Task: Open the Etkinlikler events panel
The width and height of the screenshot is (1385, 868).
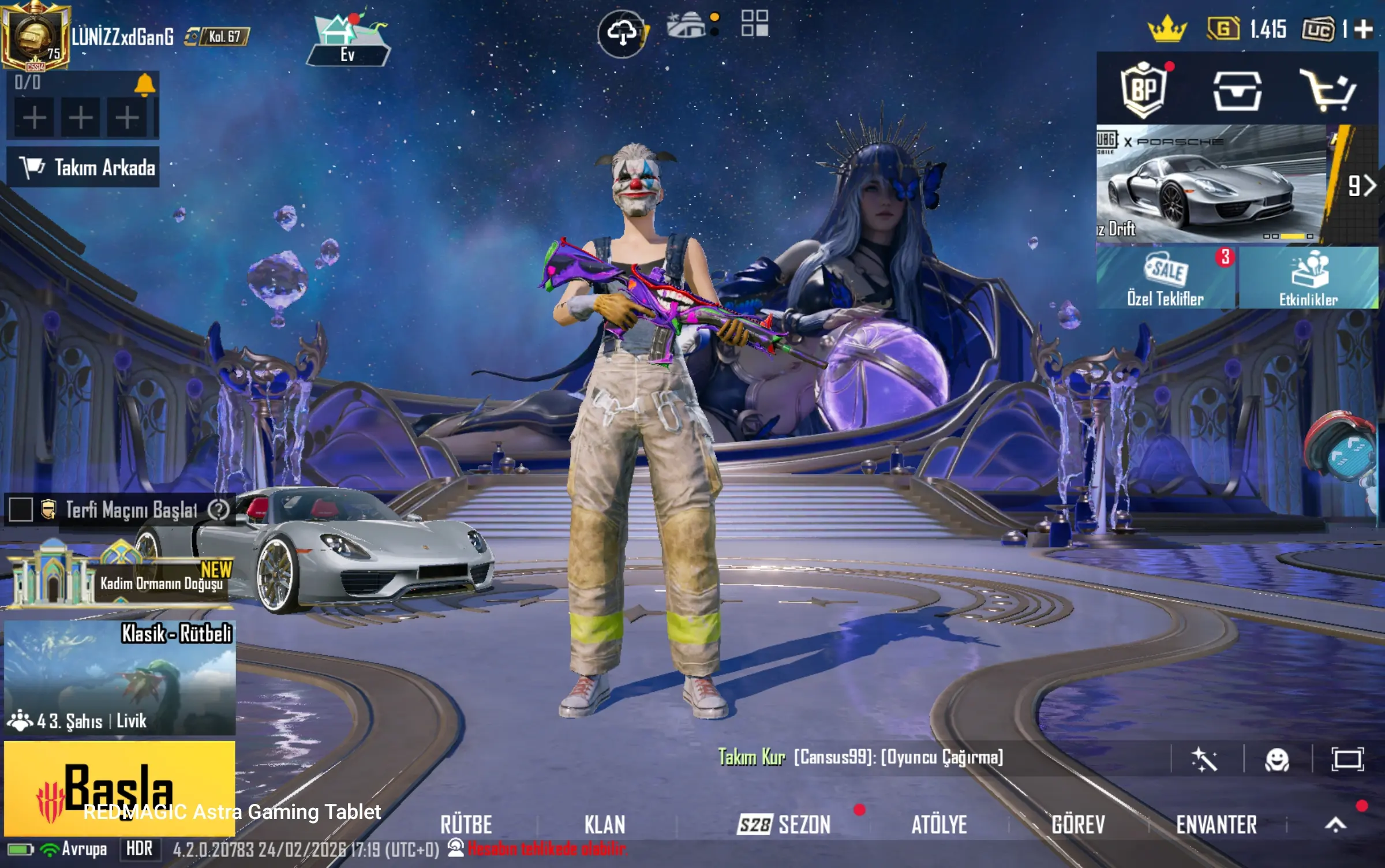Action: coord(1308,278)
